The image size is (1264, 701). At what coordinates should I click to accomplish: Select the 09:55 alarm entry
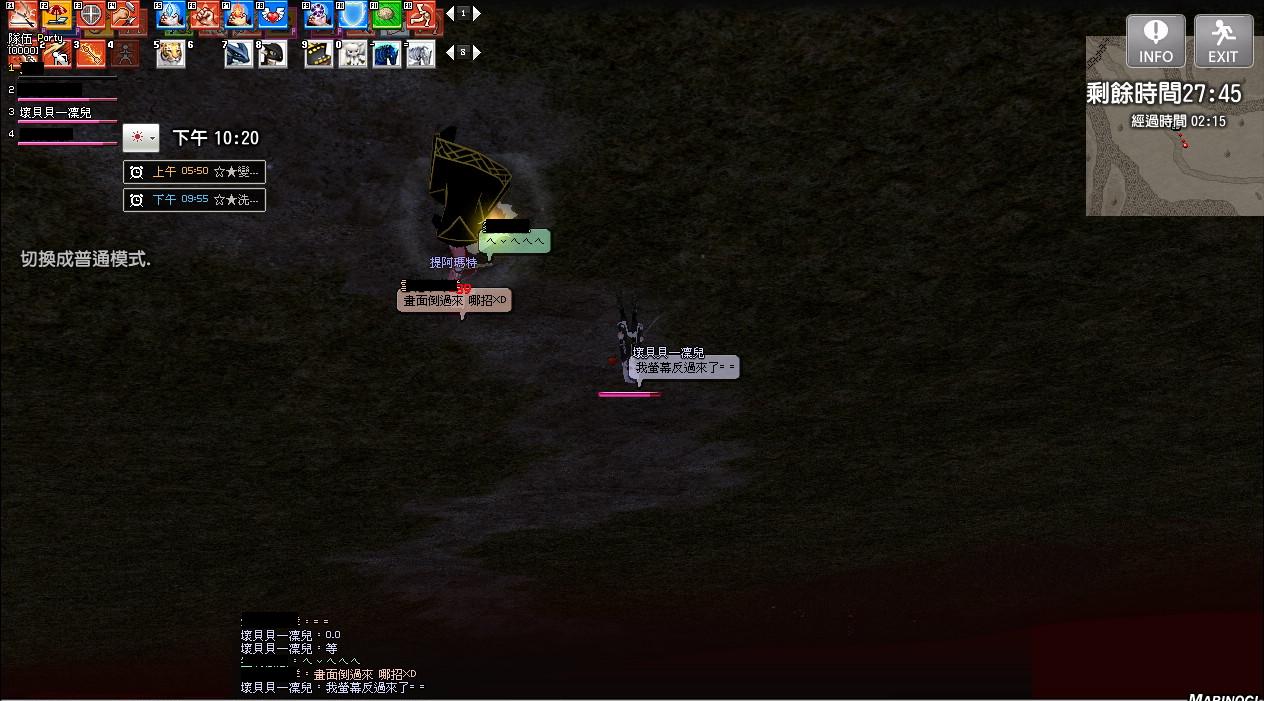(x=194, y=200)
